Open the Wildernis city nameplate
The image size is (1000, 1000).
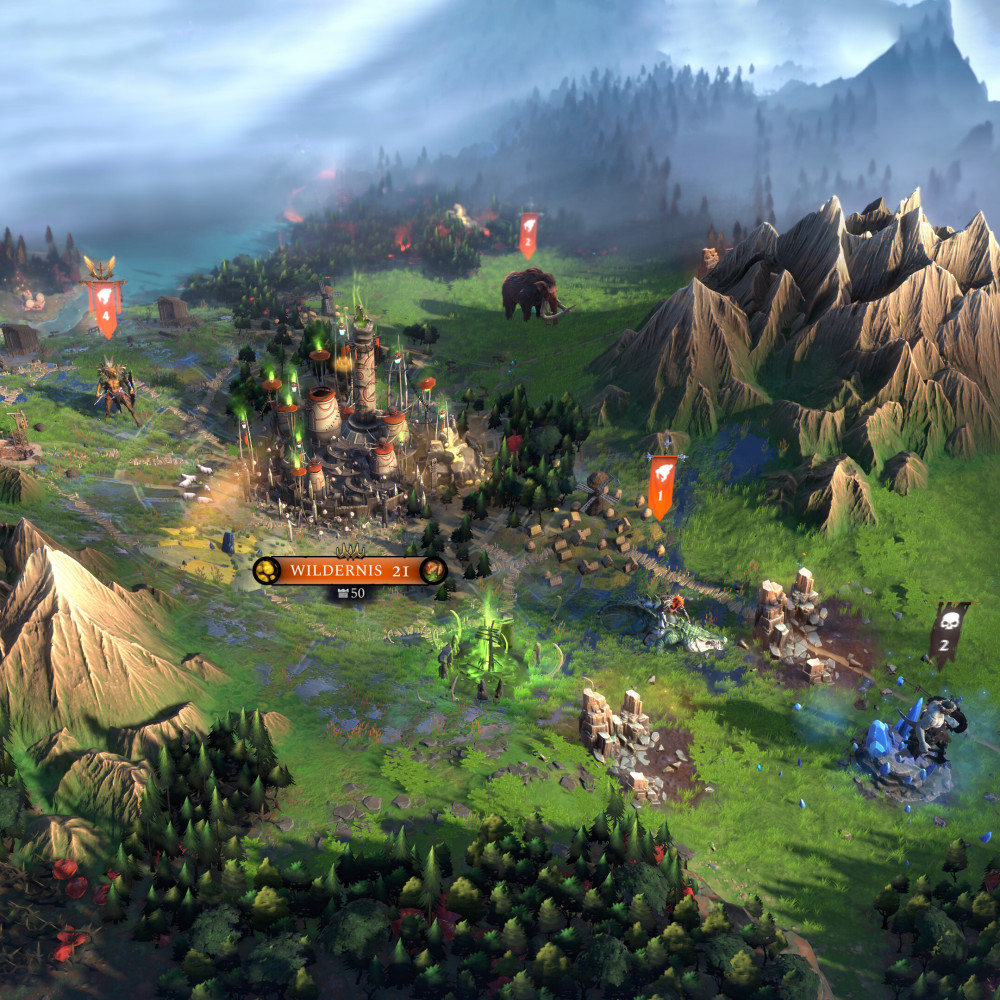tap(349, 571)
